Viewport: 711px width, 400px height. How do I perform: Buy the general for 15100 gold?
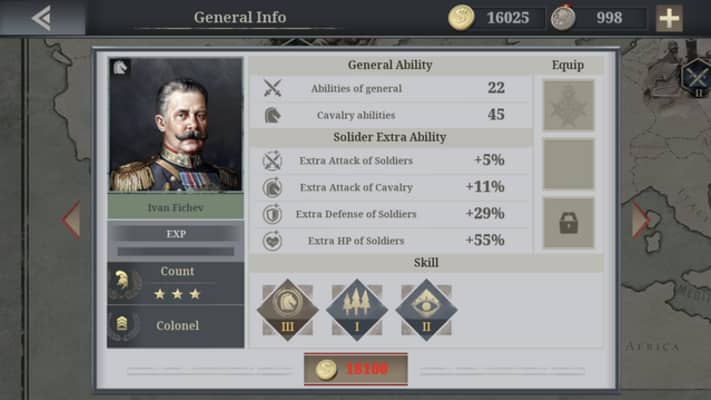click(x=355, y=369)
